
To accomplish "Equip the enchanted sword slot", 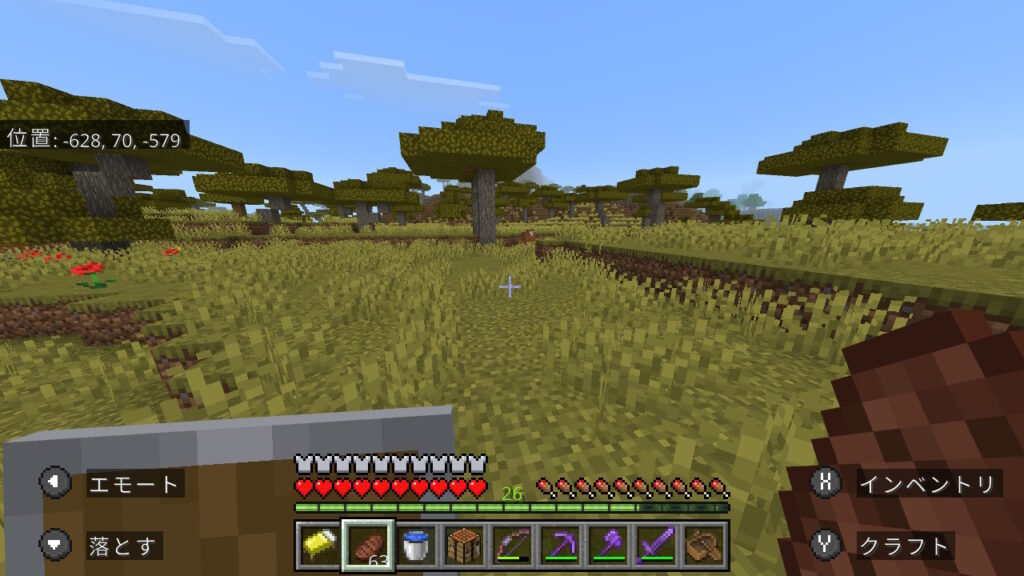I will click(x=657, y=546).
